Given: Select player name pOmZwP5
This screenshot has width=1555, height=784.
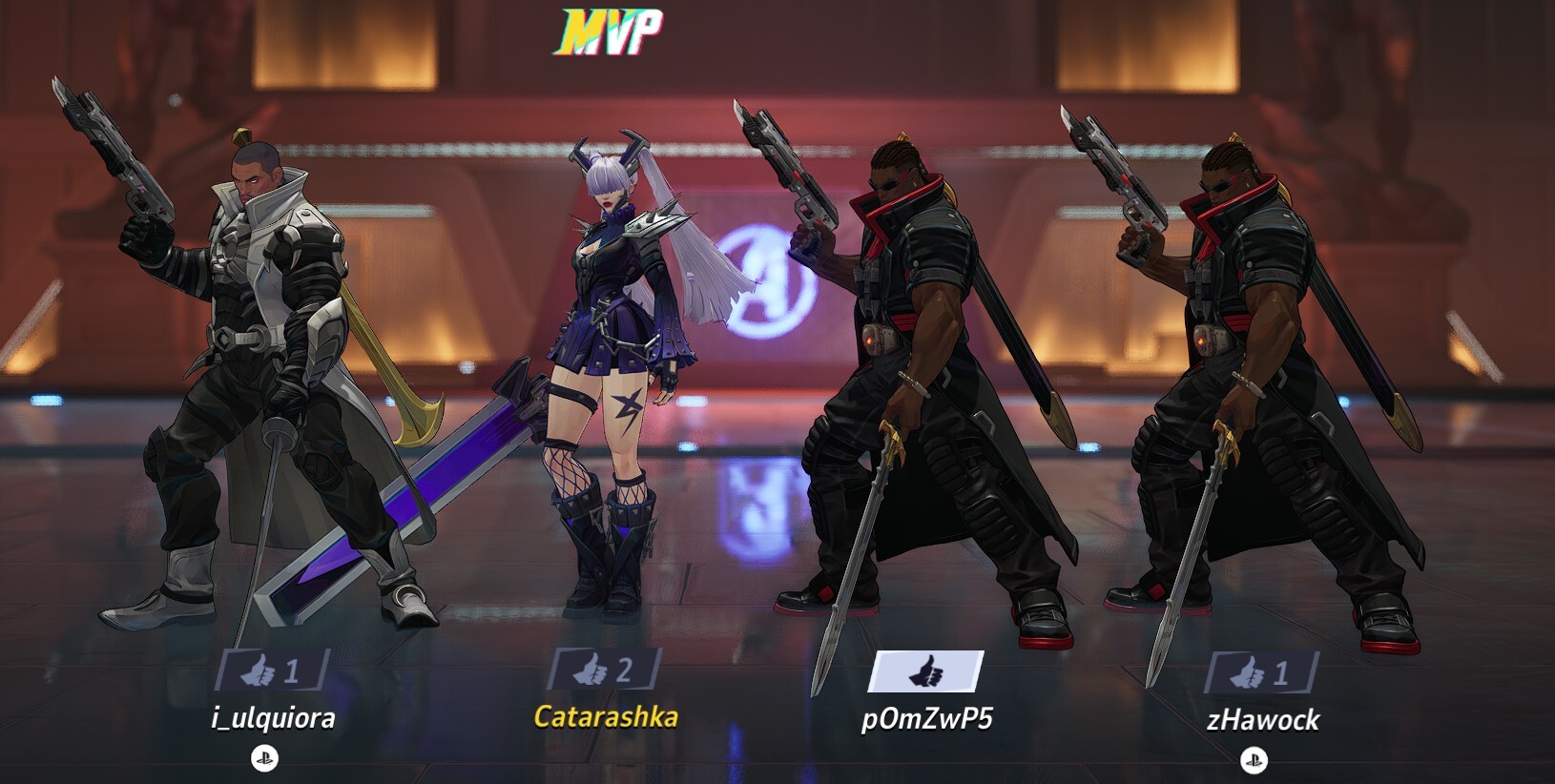Looking at the screenshot, I should 926,717.
